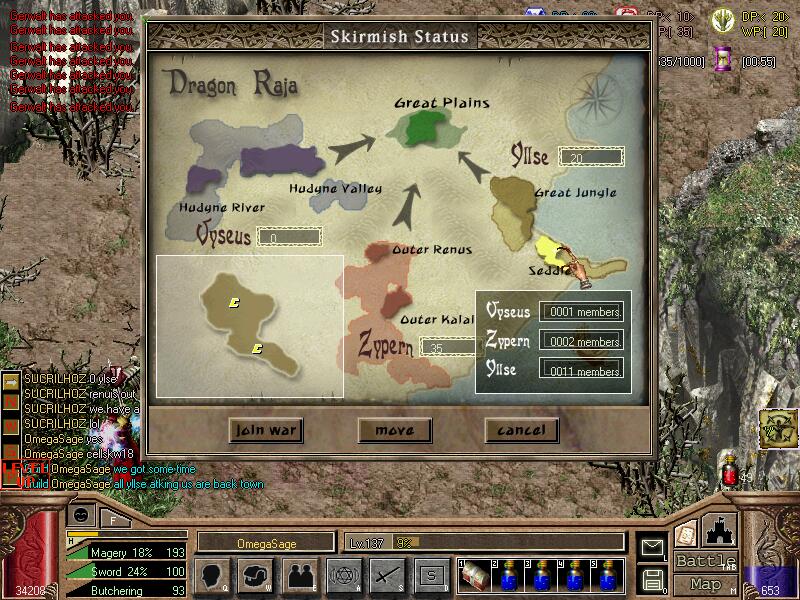Open the Battle button on the HUD
This screenshot has height=600, width=800.
click(x=706, y=560)
